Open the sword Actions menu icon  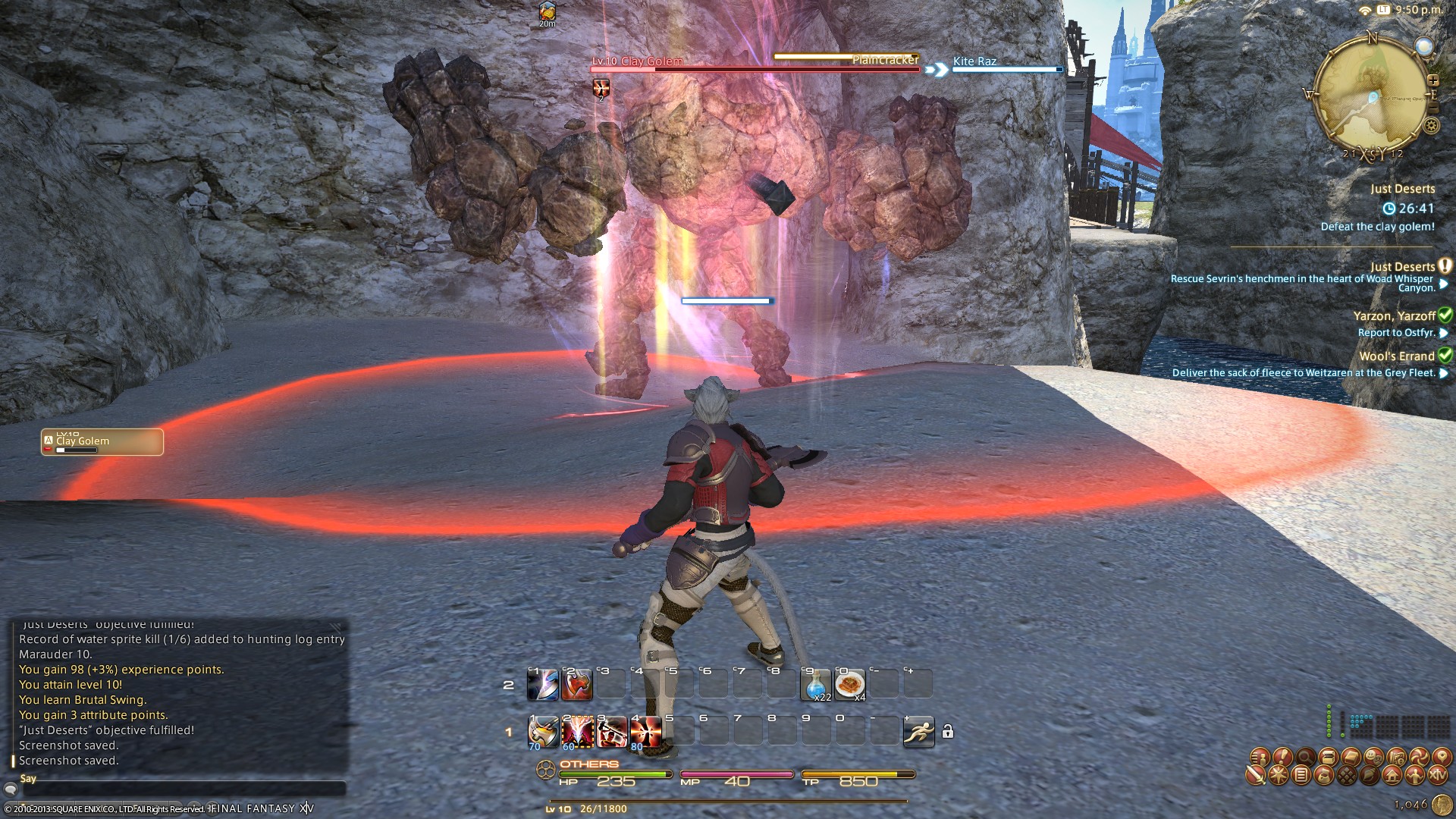click(1256, 776)
